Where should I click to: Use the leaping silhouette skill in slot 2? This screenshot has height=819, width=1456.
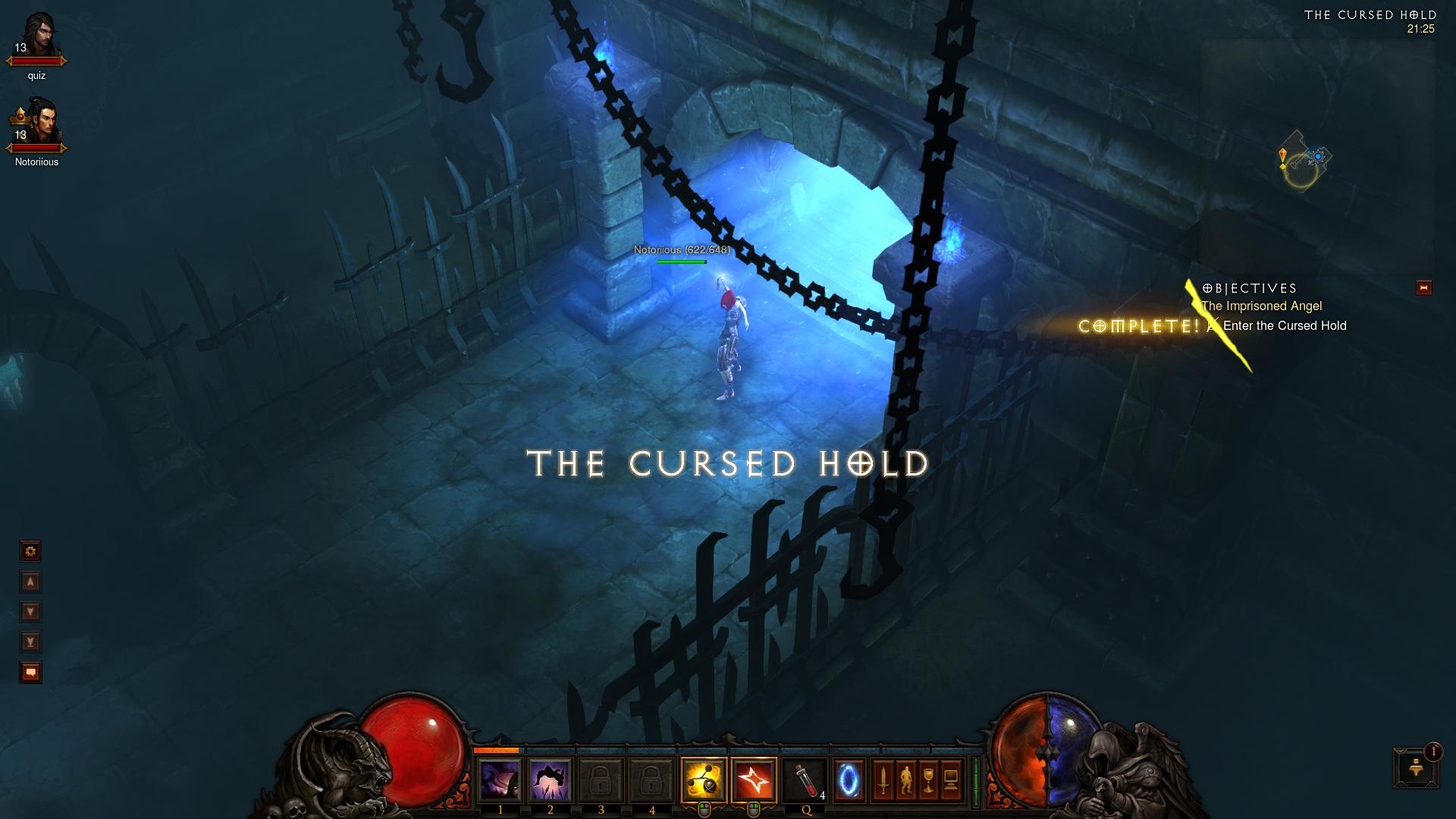coord(550,781)
